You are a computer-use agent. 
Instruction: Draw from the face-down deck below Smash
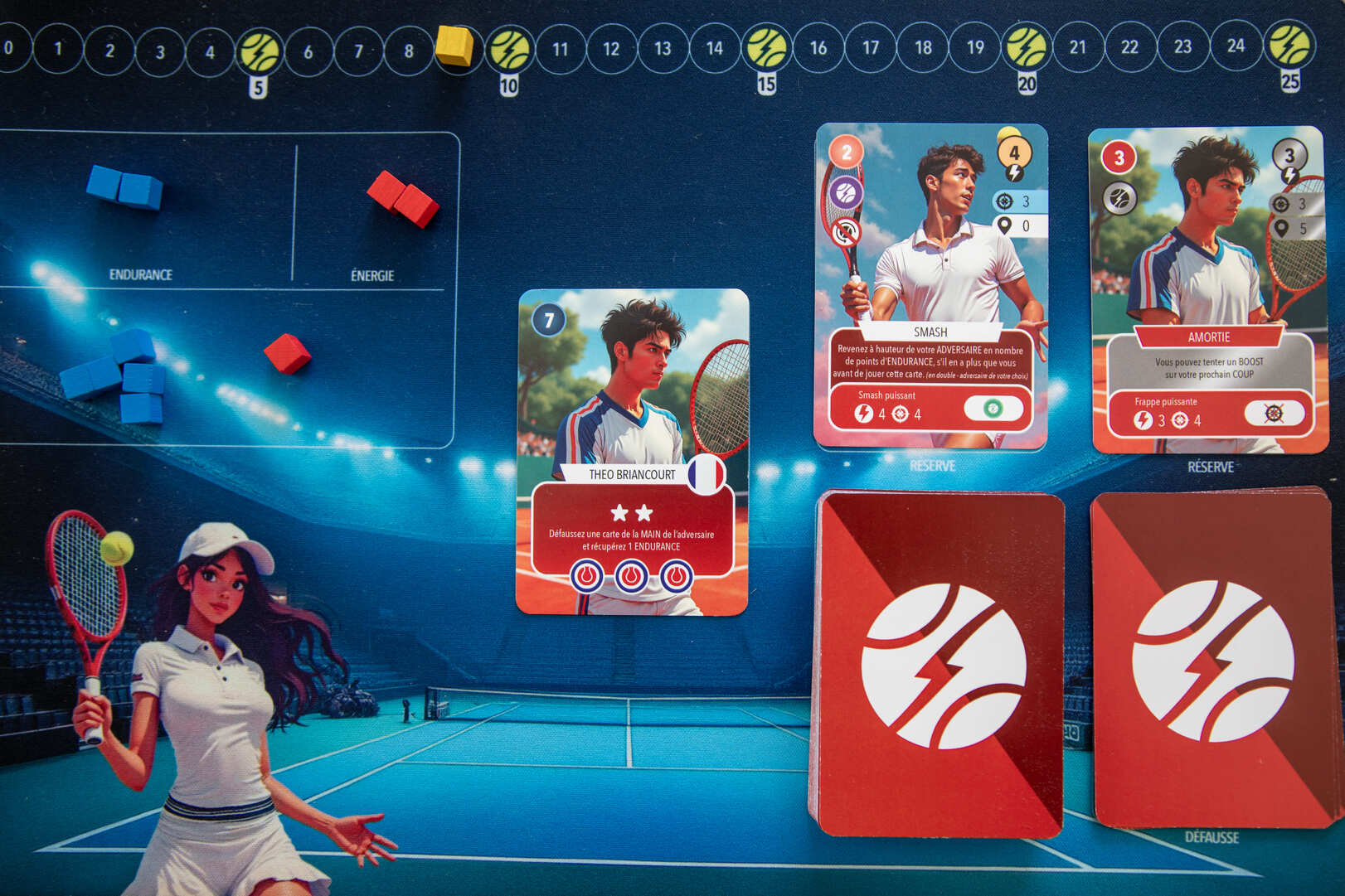(x=937, y=663)
